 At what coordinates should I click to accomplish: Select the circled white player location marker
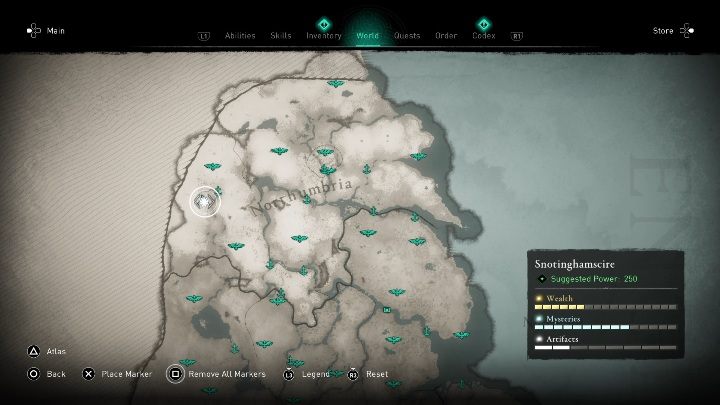pyautogui.click(x=204, y=202)
